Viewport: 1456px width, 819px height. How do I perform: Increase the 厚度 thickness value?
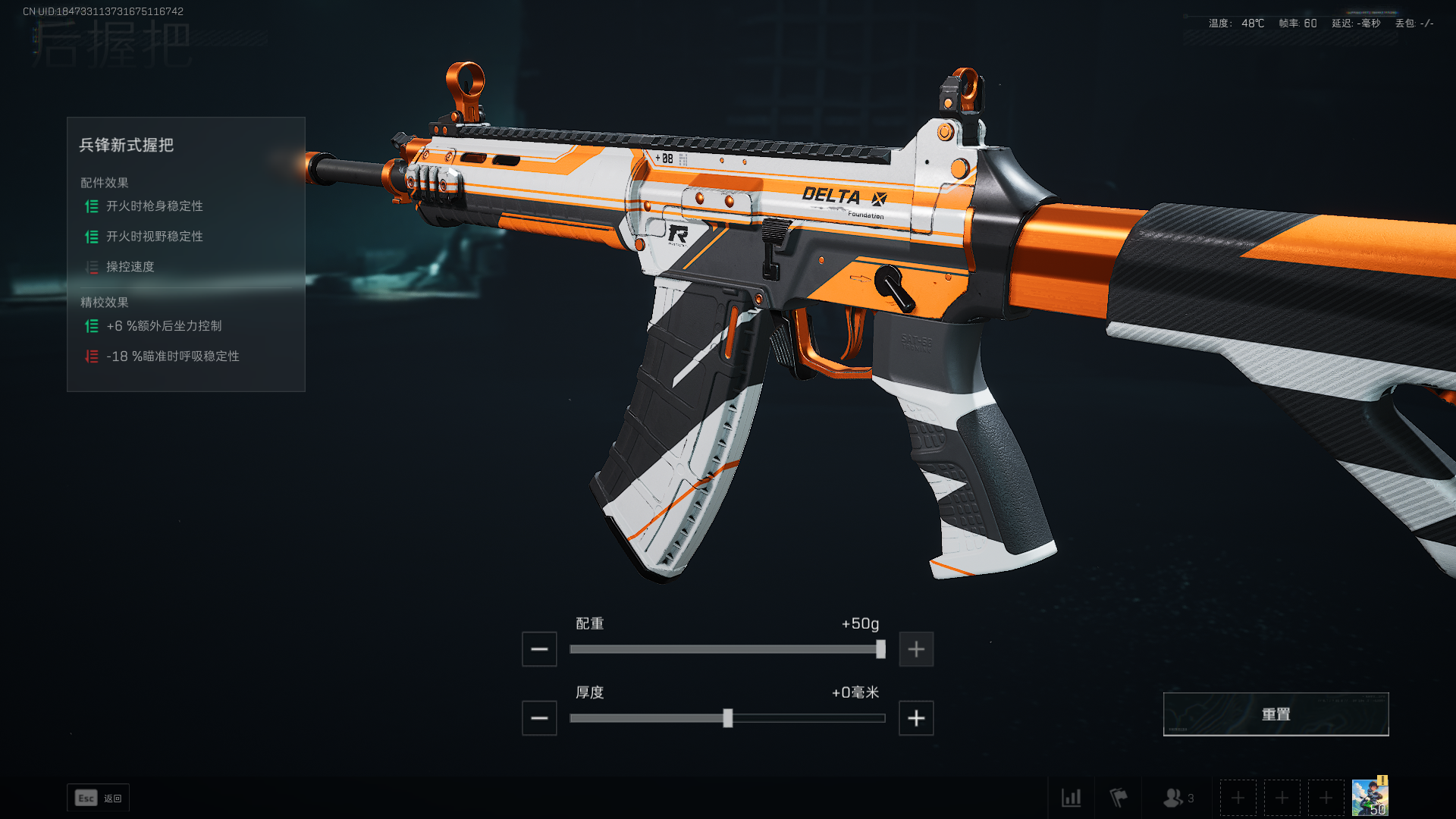click(916, 718)
